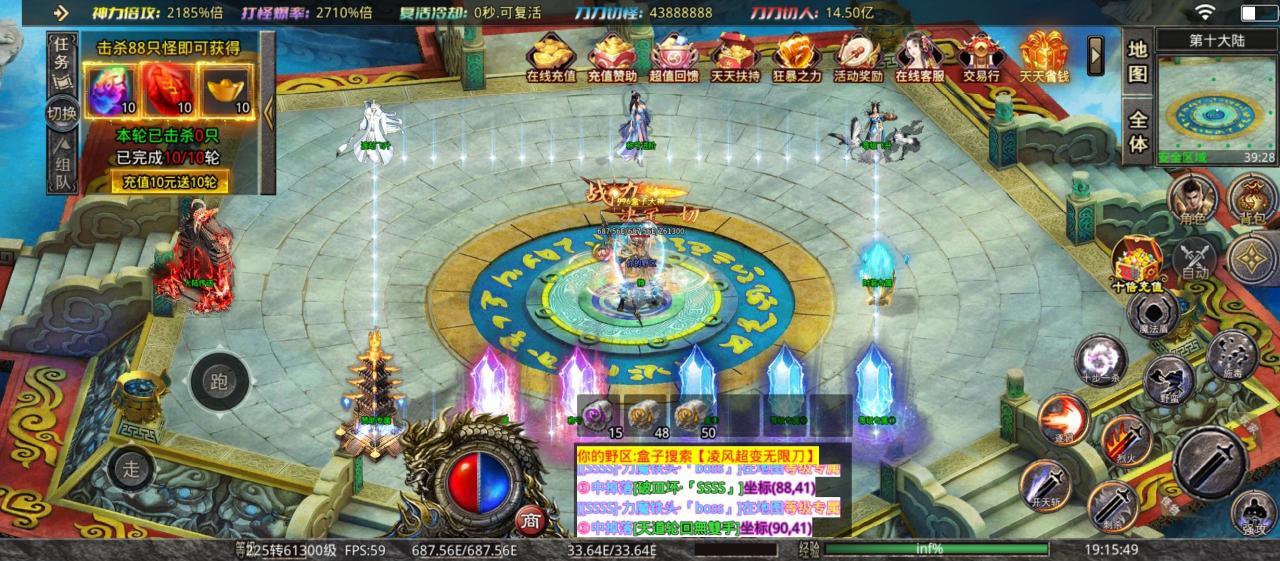Open the 交易行 trading house
This screenshot has width=1280, height=561.
tap(980, 56)
